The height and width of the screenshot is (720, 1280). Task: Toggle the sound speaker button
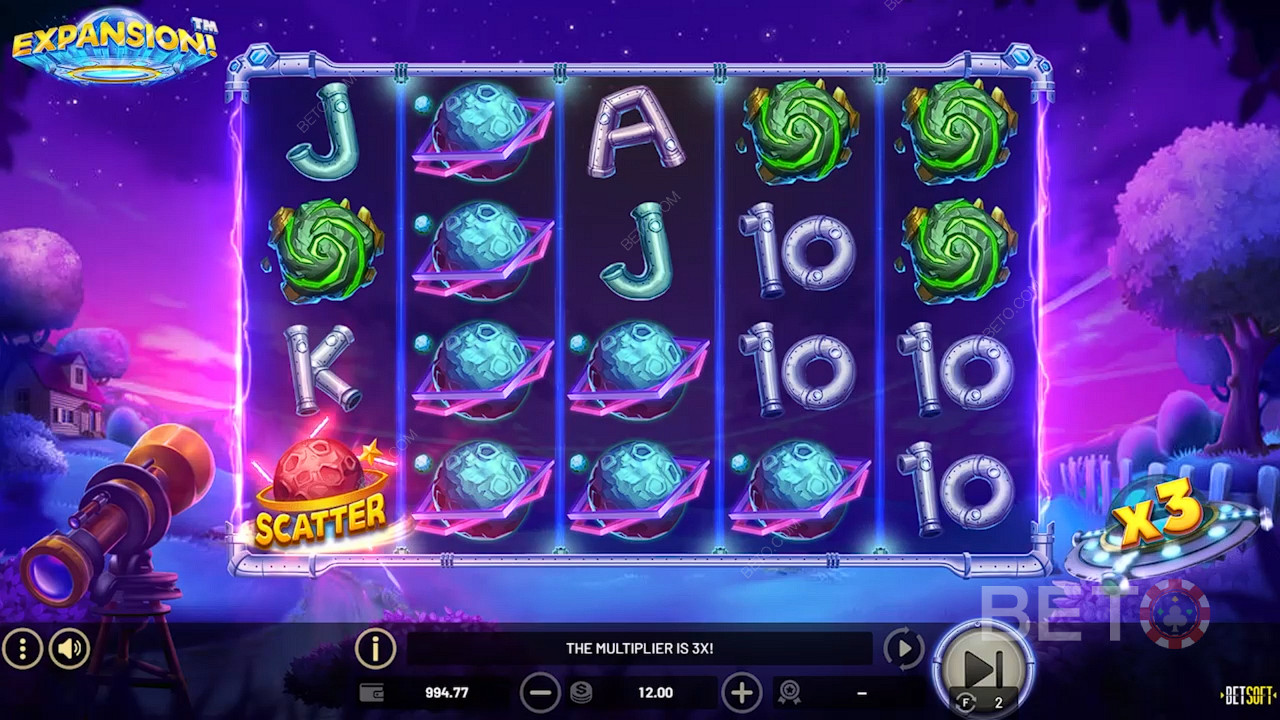[69, 650]
